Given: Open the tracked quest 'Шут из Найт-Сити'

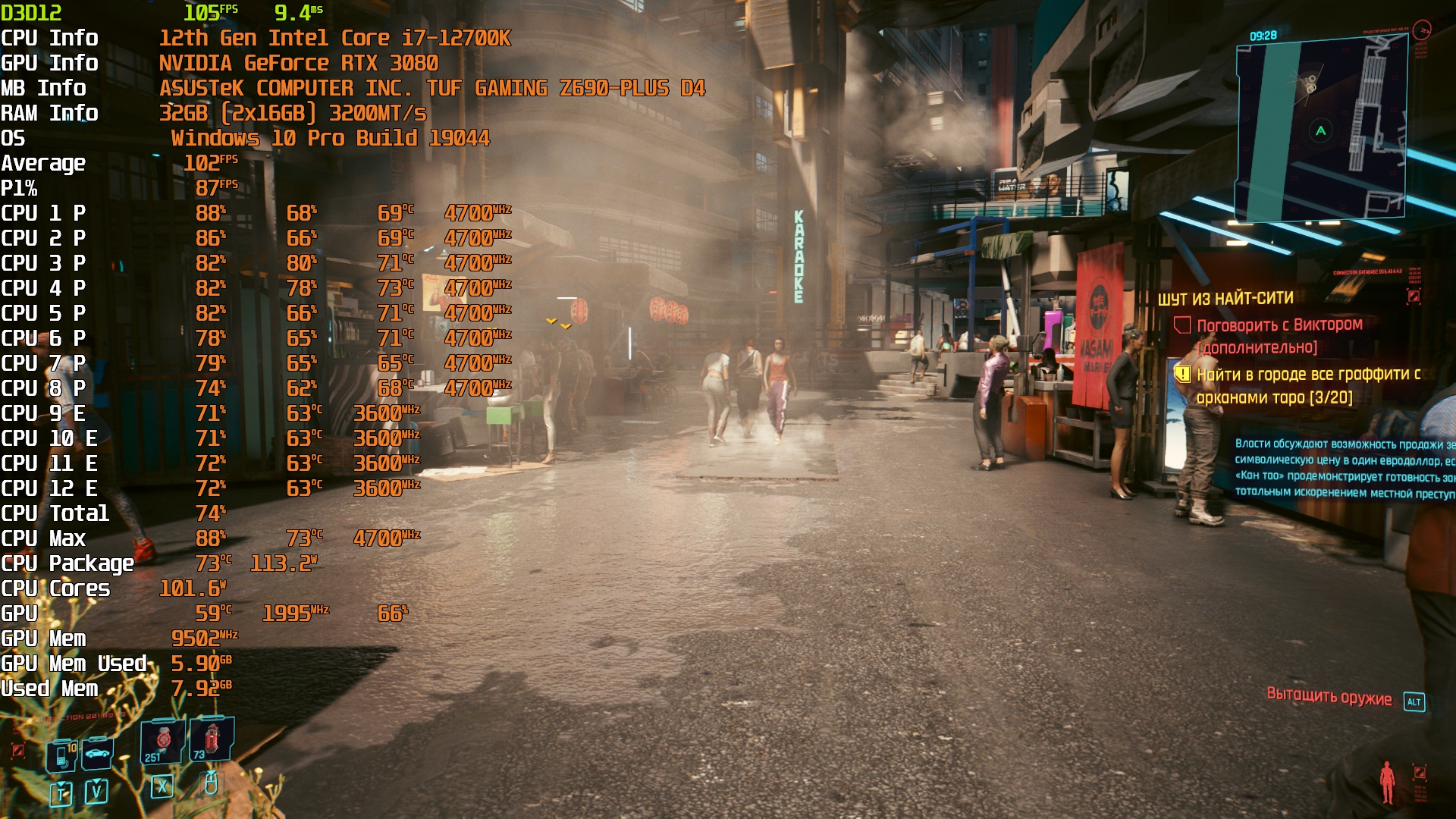Looking at the screenshot, I should [1225, 299].
